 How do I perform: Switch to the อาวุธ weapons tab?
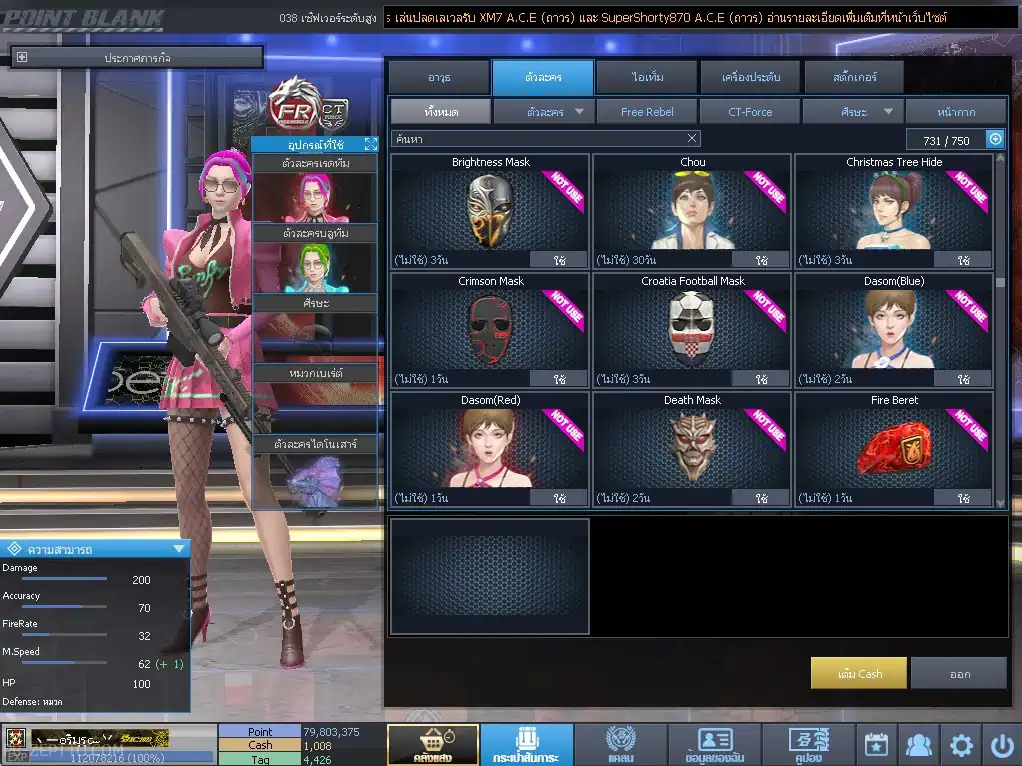tap(438, 77)
